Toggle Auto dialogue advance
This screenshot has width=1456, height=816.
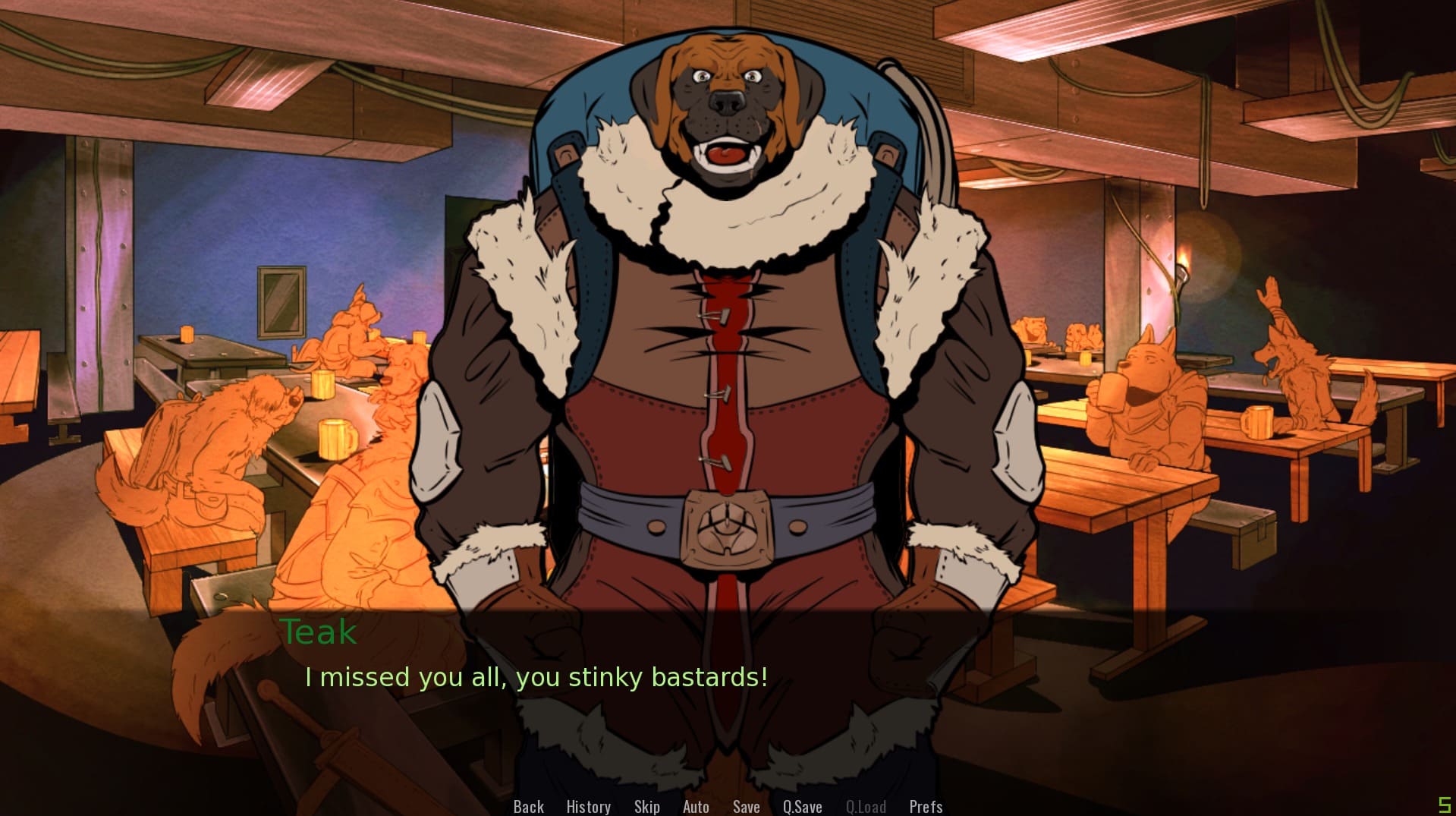click(x=696, y=806)
